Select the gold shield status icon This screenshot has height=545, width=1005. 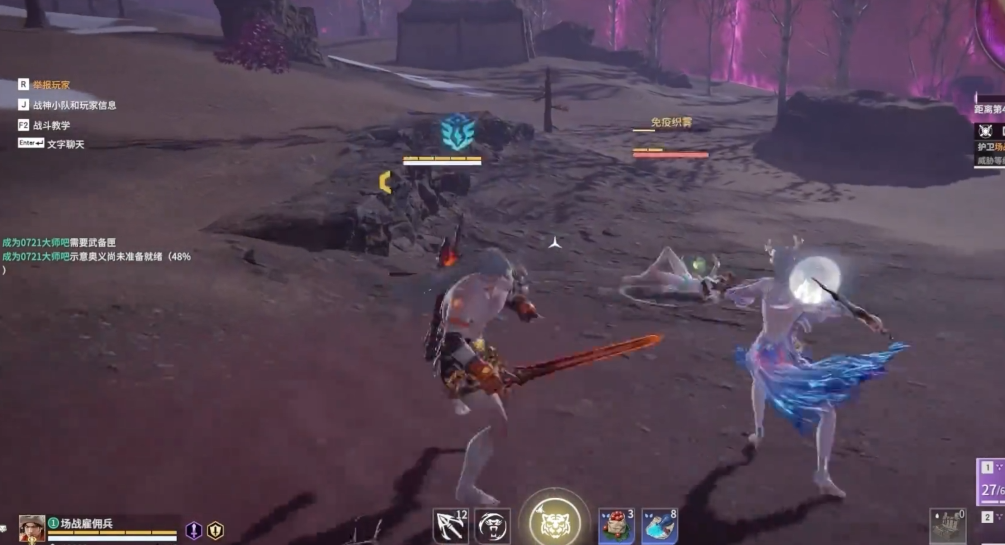click(x=215, y=531)
